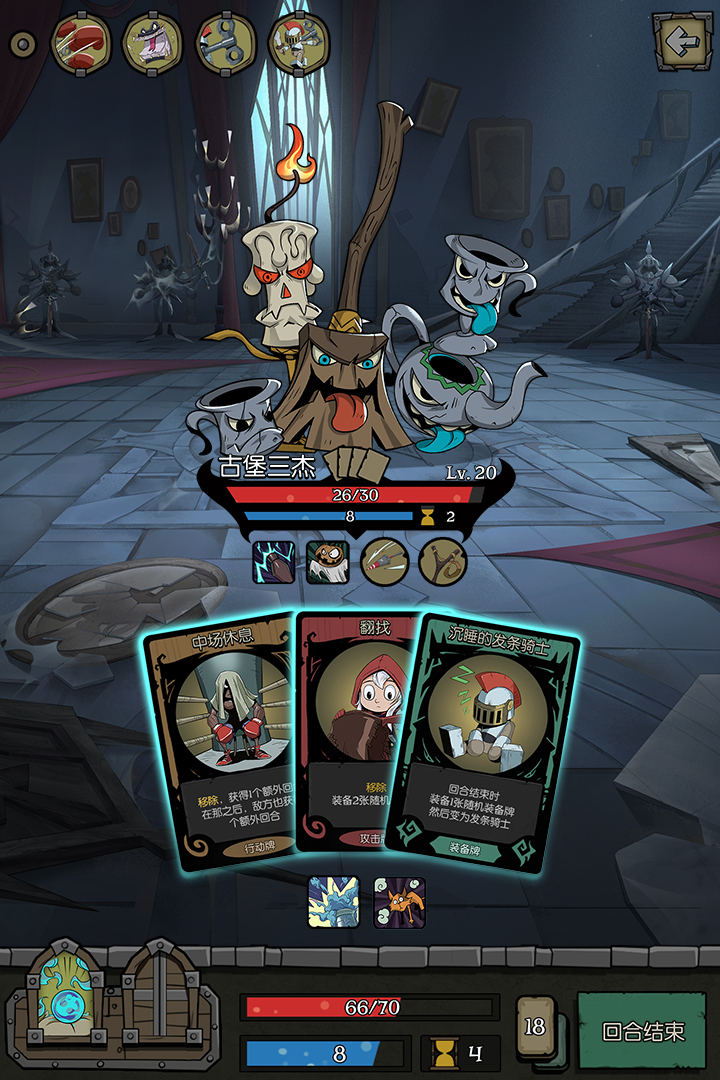Play the 中场休息 action card
This screenshot has width=720, height=1080.
tap(218, 740)
